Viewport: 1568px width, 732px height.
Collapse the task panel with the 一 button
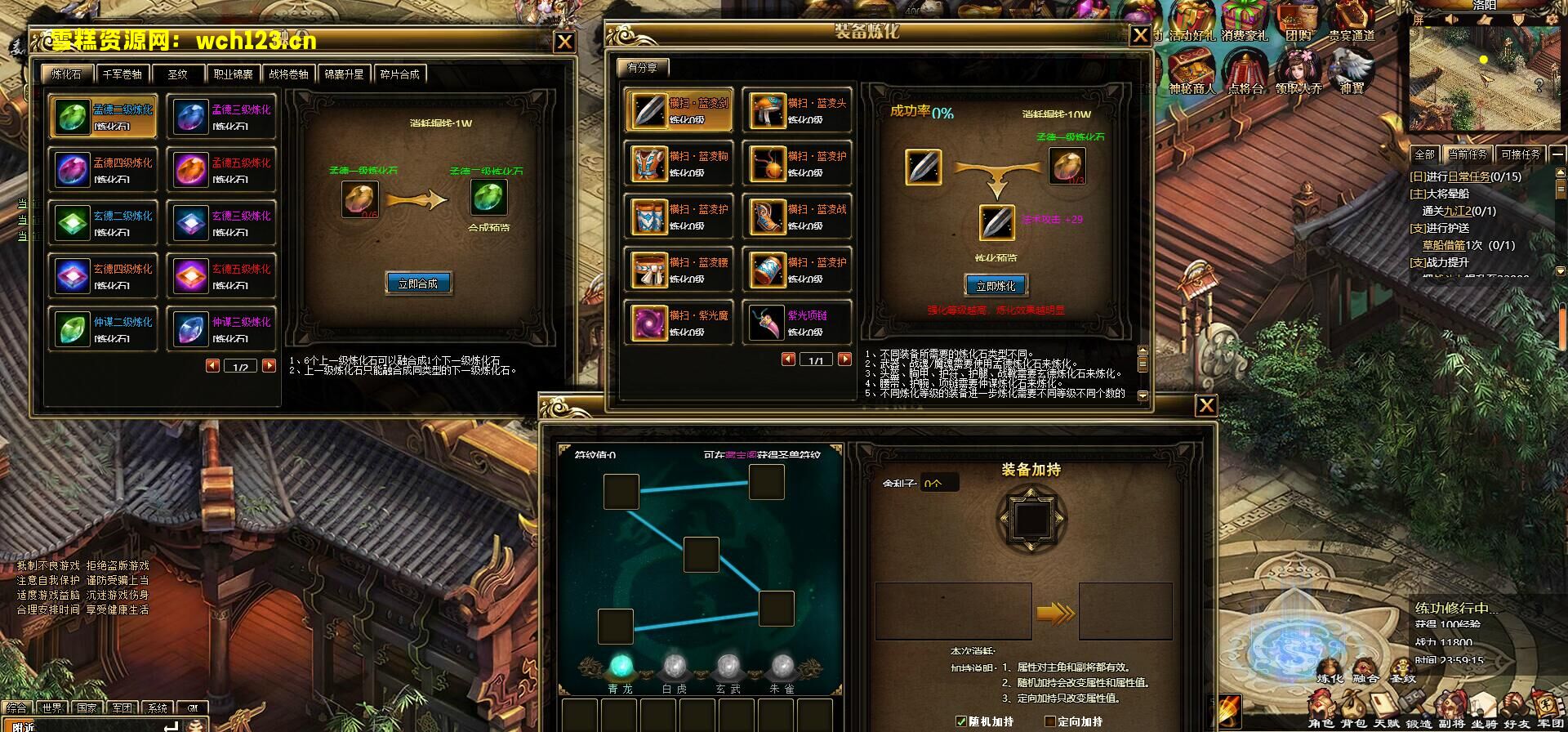point(1558,155)
